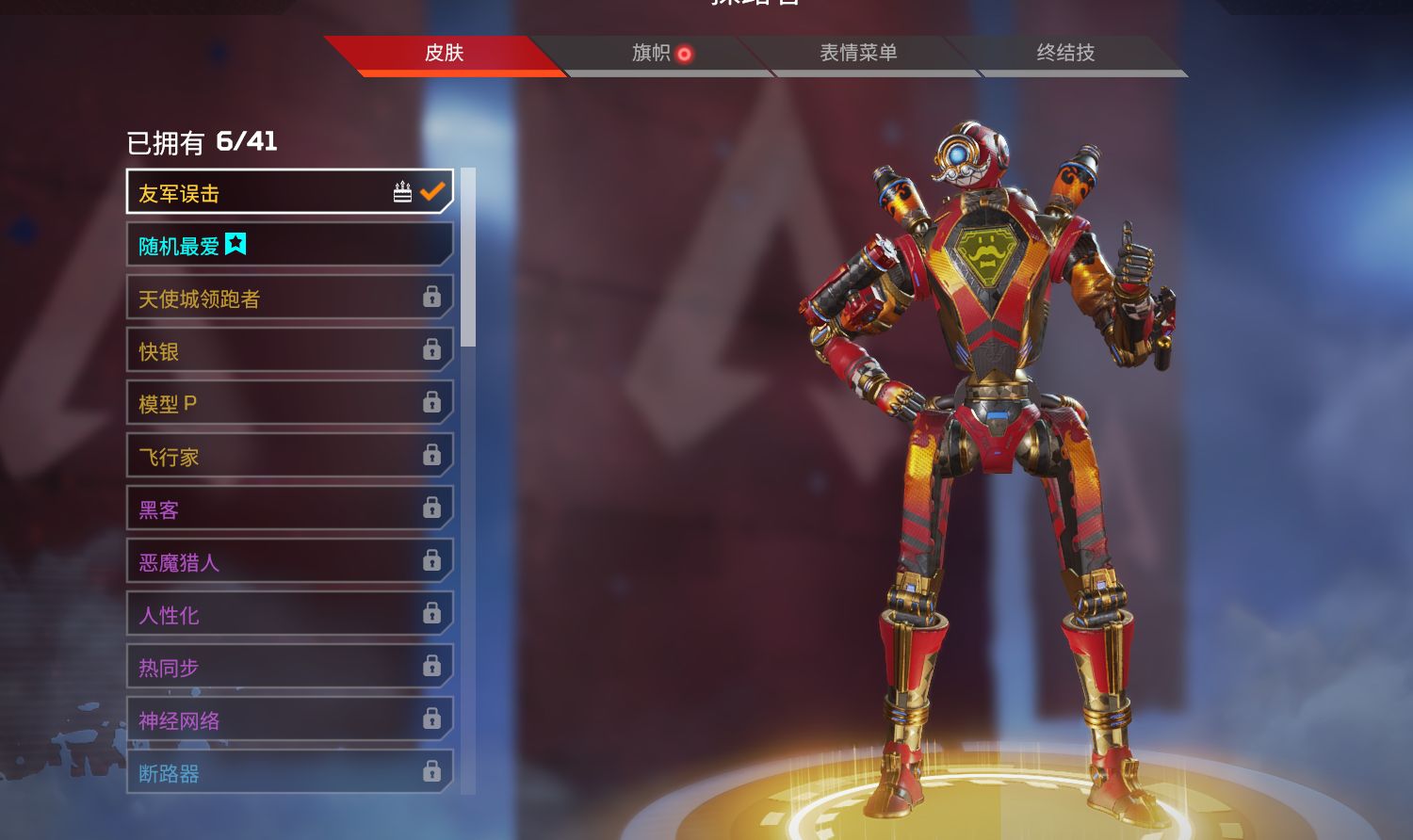Expand the 飞行家 locked skin
This screenshot has height=840, width=1413.
[283, 455]
